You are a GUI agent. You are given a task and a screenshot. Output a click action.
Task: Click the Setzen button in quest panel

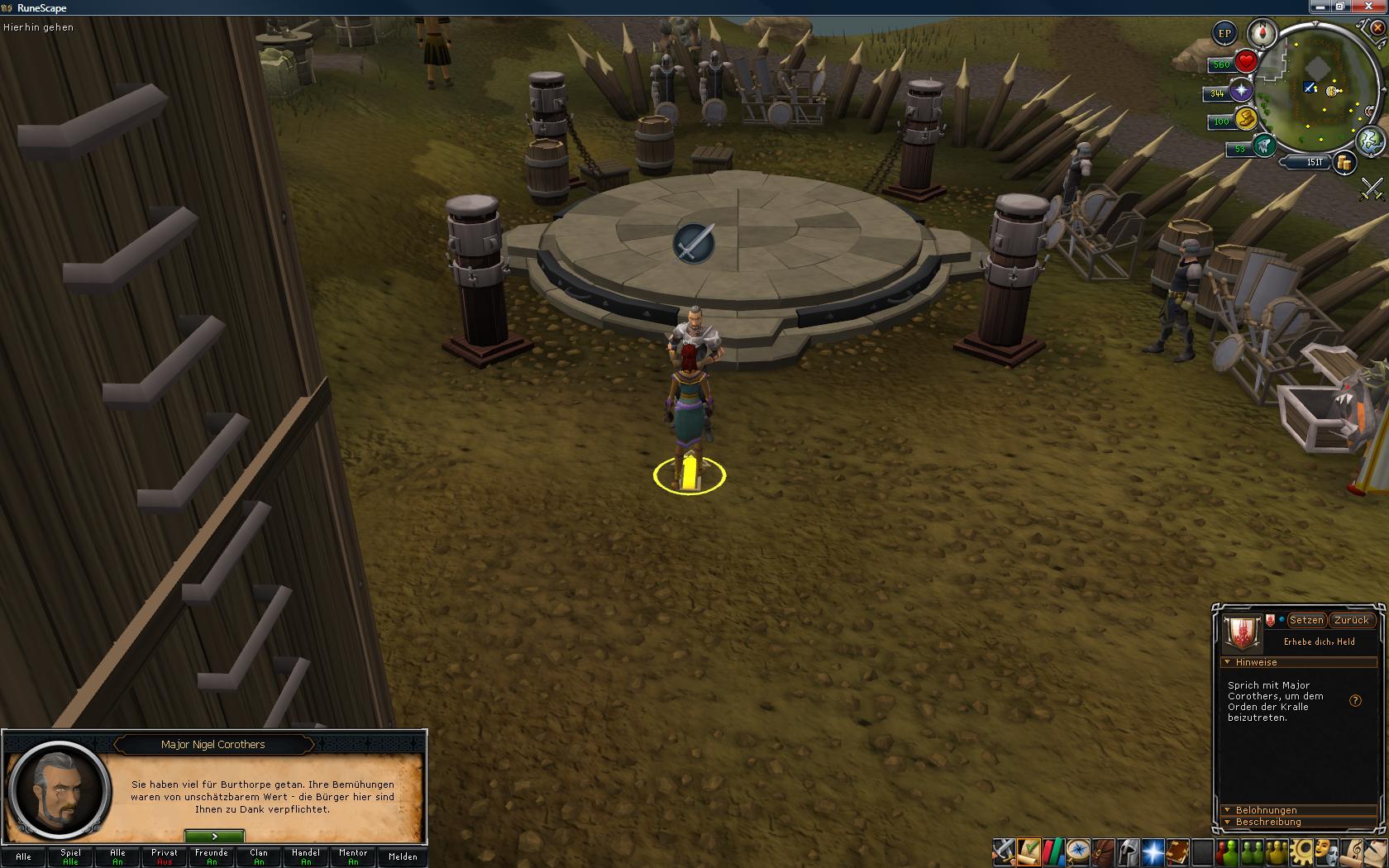pyautogui.click(x=1306, y=620)
